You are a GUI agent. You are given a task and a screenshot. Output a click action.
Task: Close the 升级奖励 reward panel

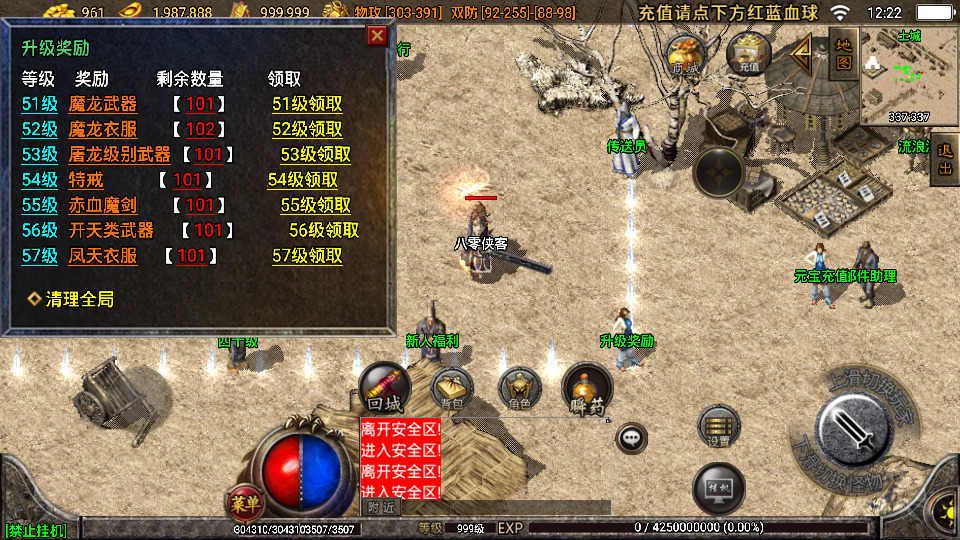tap(377, 37)
